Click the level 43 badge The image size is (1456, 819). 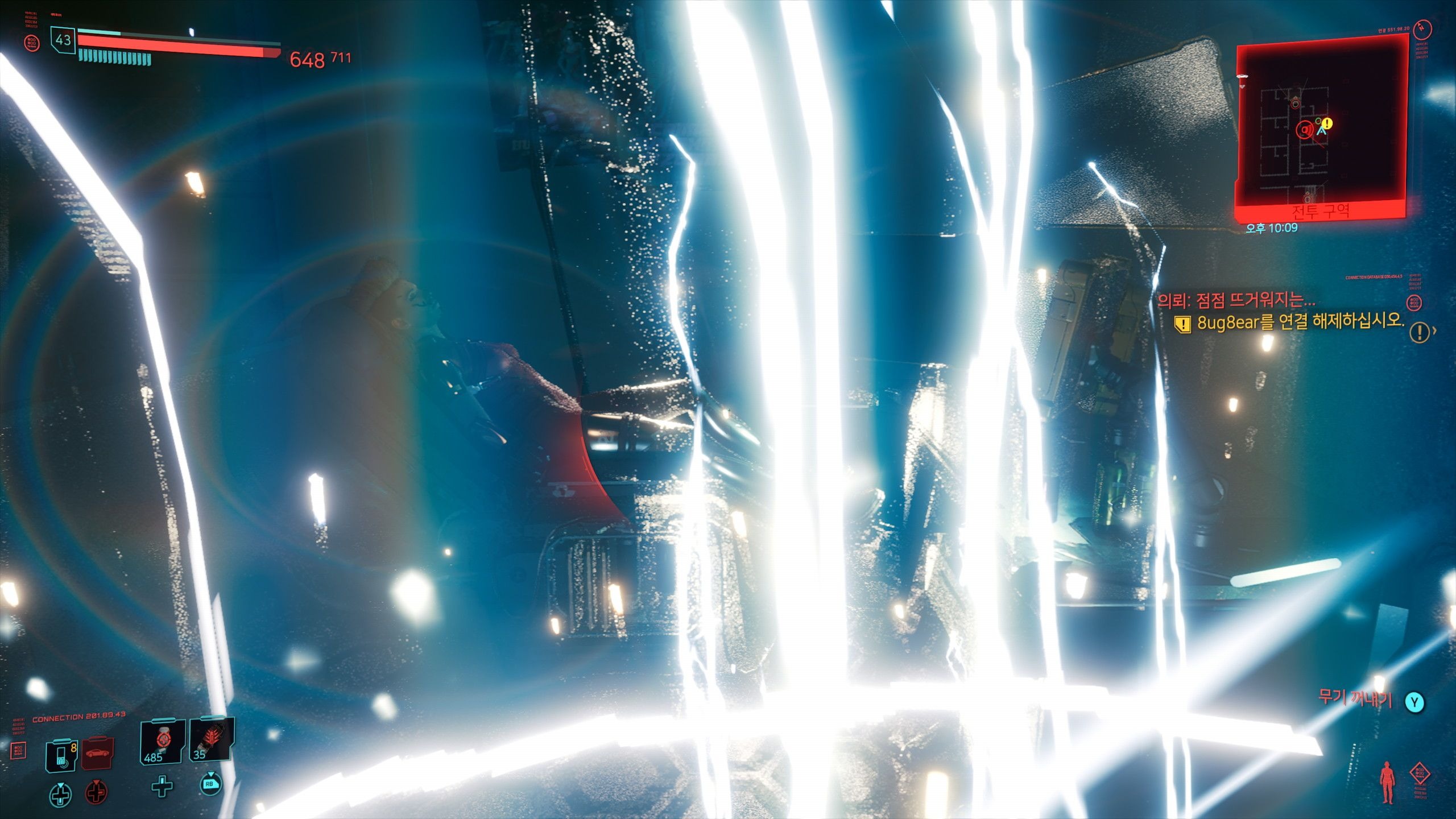click(x=63, y=40)
